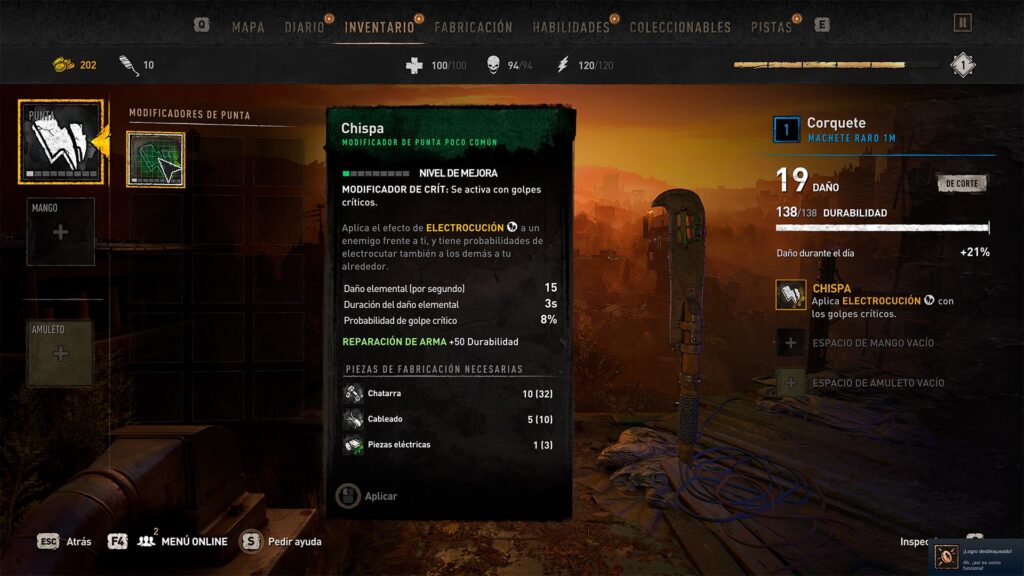Open the Diario tab
Viewport: 1024px width, 576px height.
pyautogui.click(x=304, y=27)
